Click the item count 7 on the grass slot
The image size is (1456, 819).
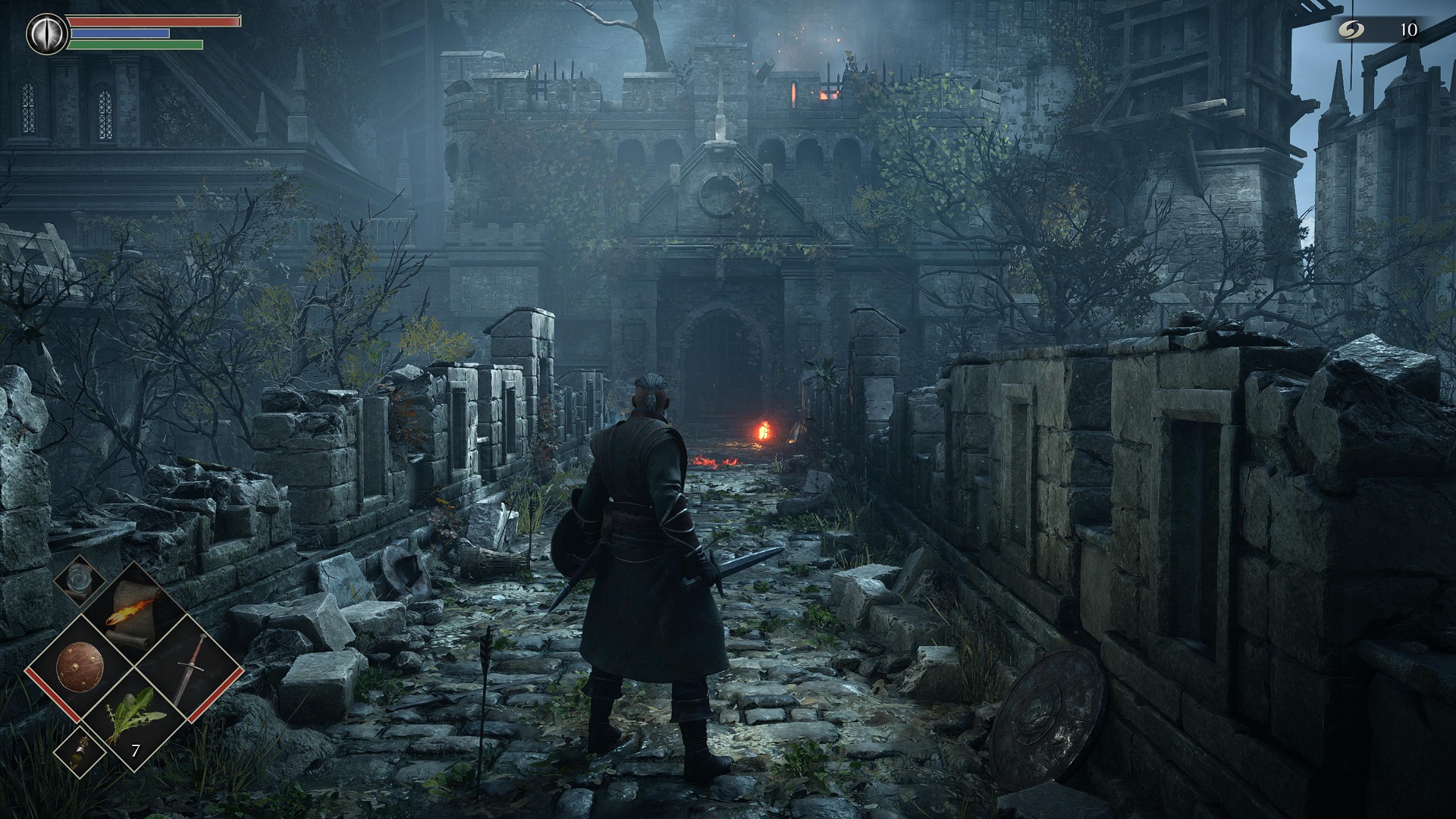pyautogui.click(x=135, y=748)
